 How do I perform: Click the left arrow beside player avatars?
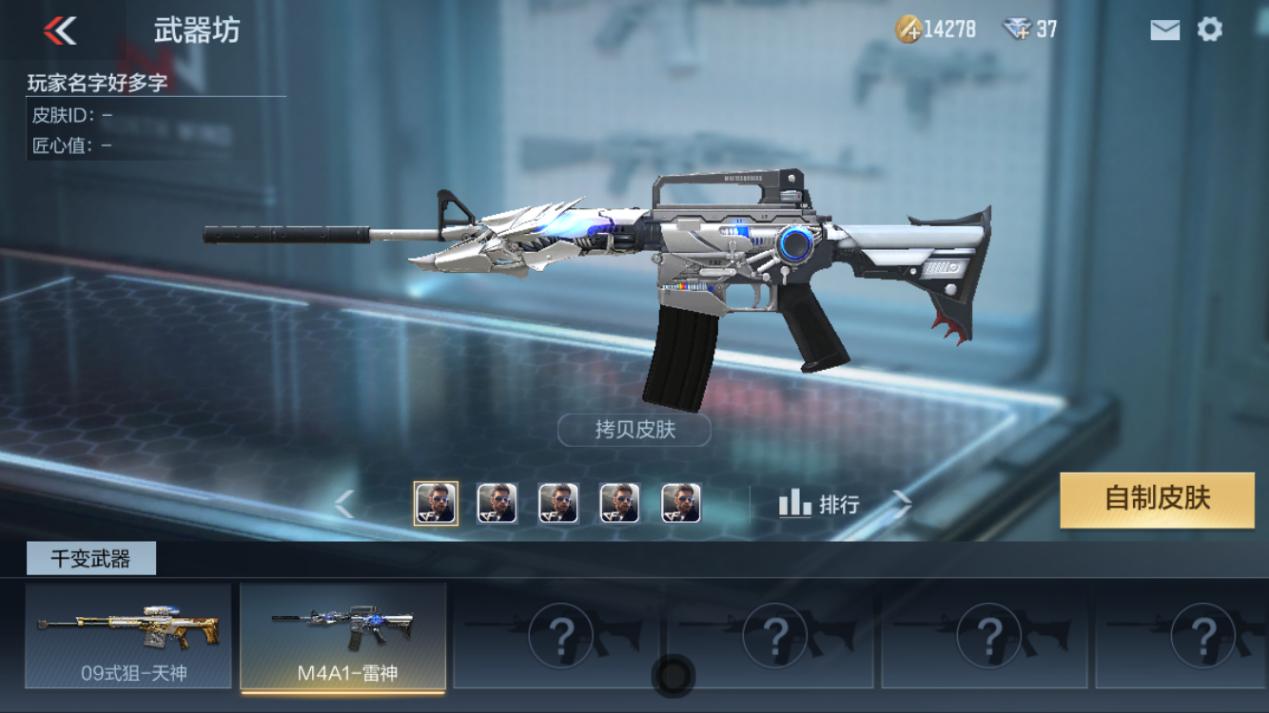pos(344,504)
